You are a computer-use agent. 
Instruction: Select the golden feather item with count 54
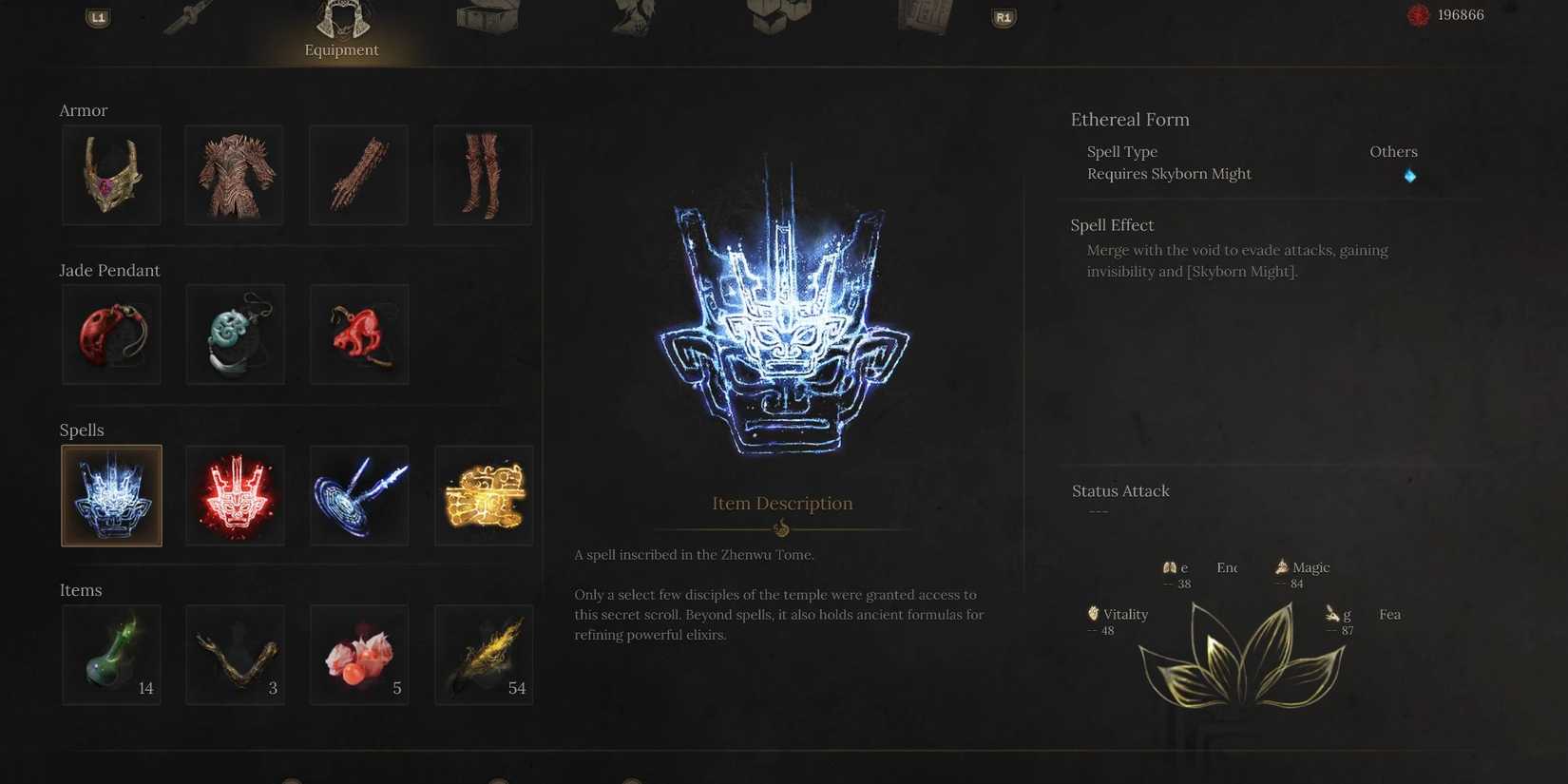click(x=483, y=654)
